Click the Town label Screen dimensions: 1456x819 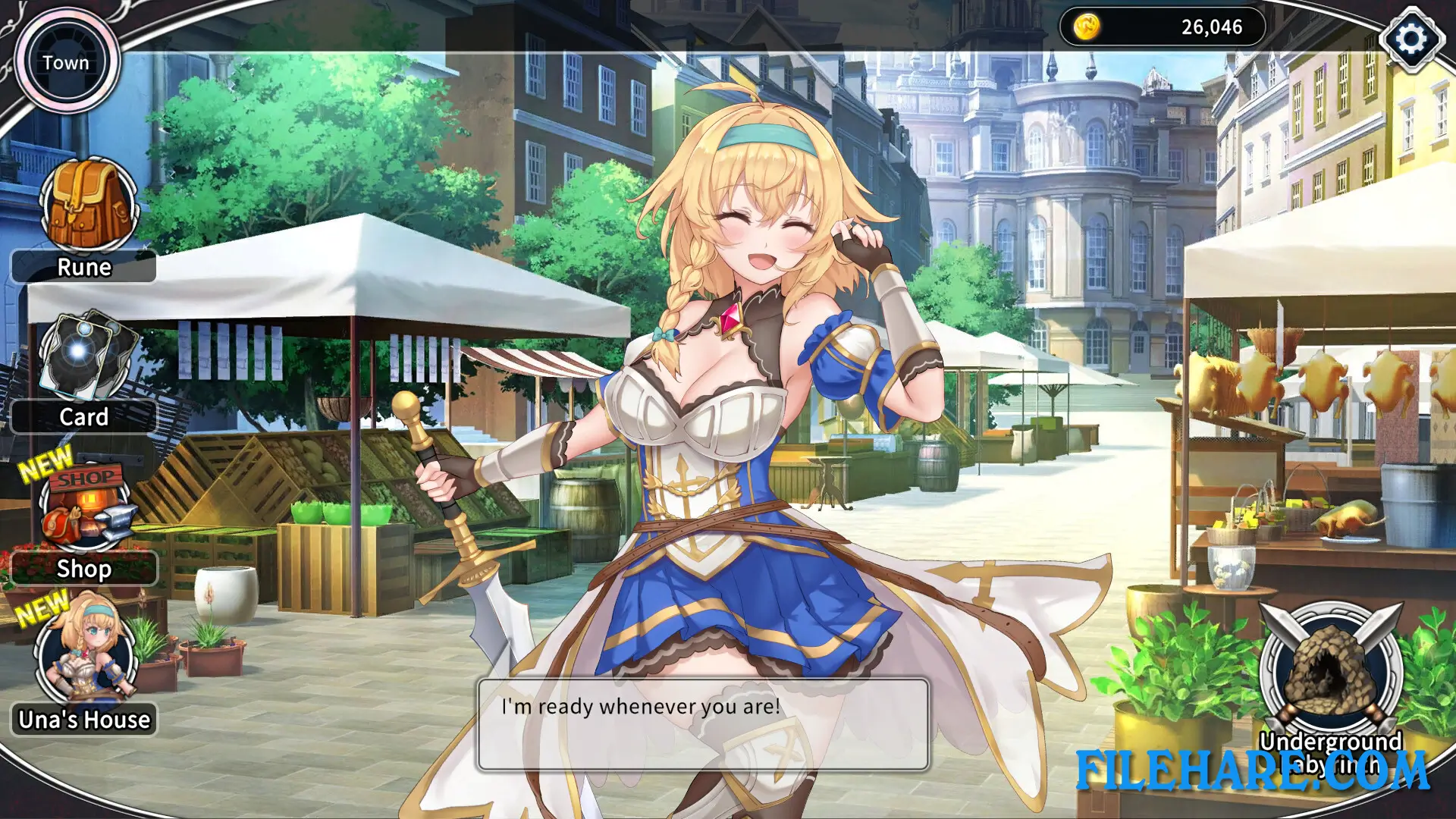67,64
